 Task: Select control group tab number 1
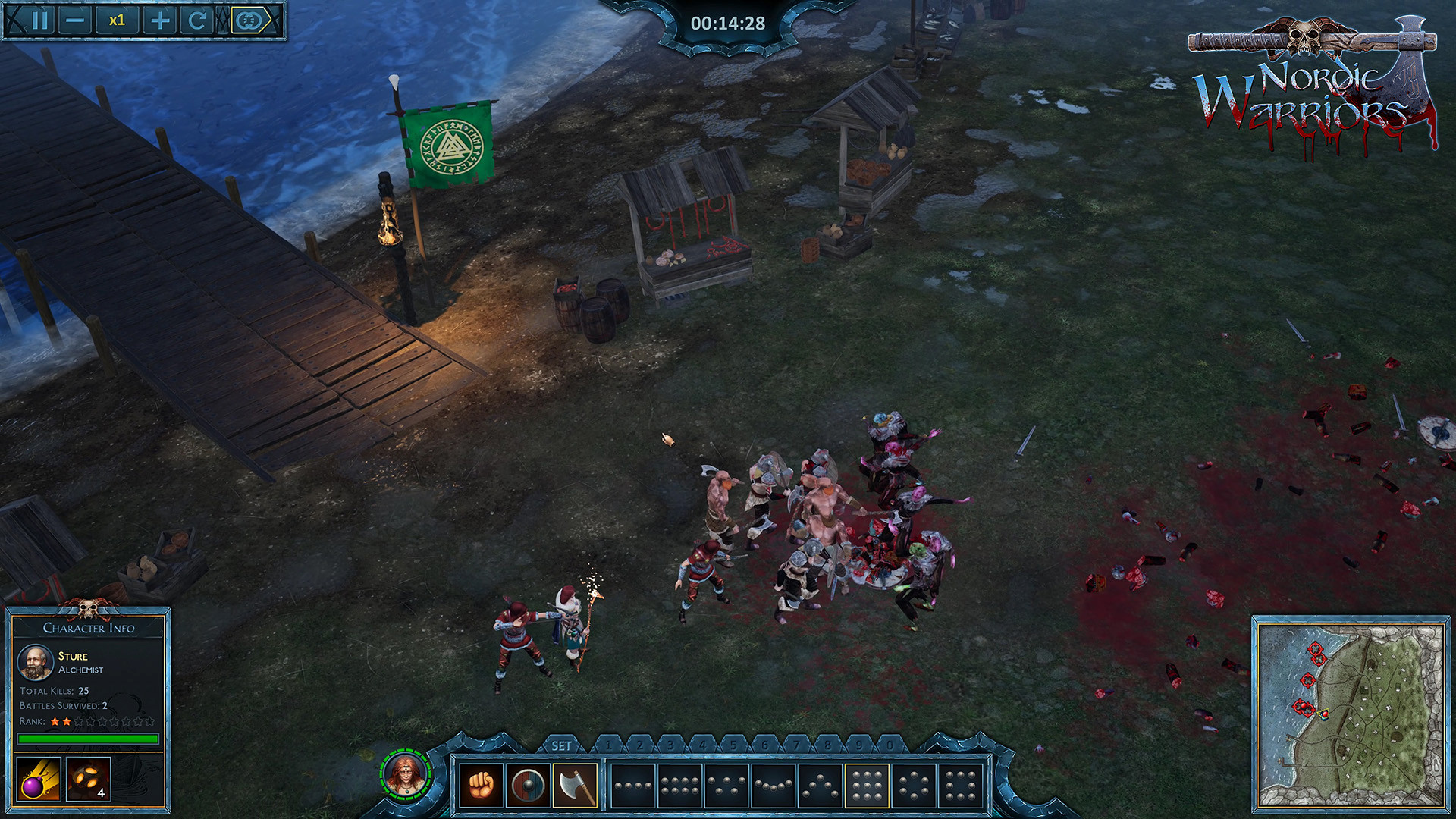(x=608, y=745)
